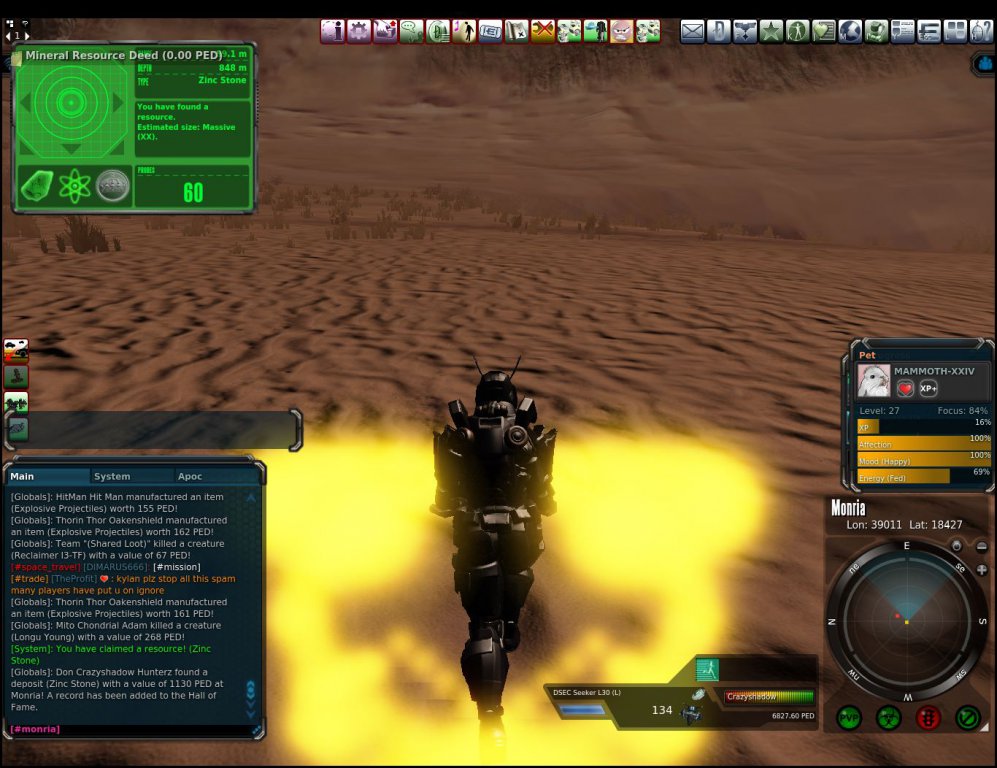997x768 pixels.
Task: Select the atom enmatter finder mode
Action: pos(75,186)
